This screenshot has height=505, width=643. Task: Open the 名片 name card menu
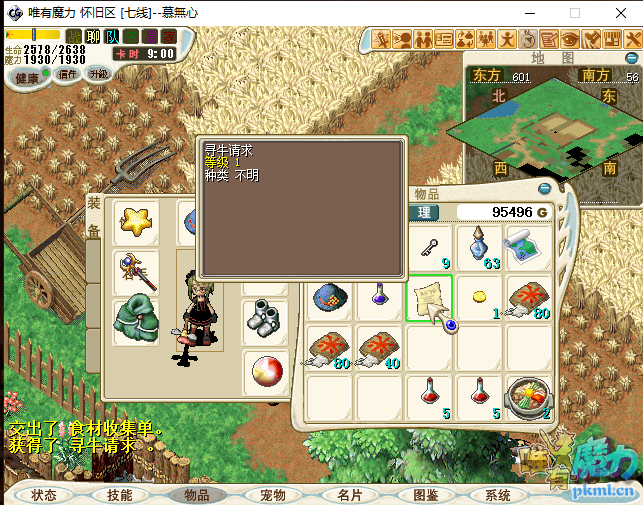click(x=349, y=495)
